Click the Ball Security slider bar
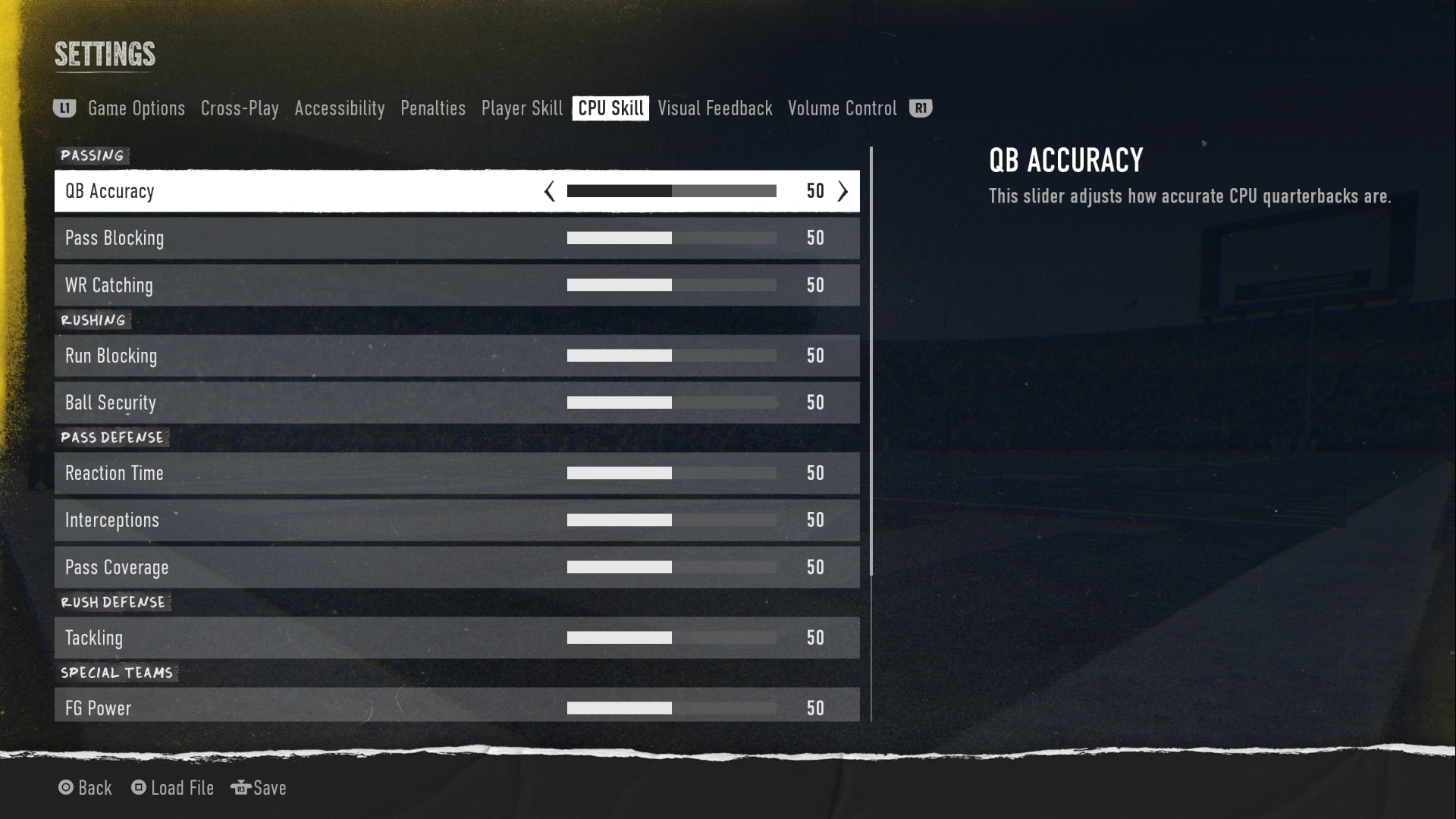Image resolution: width=1456 pixels, height=819 pixels. point(670,403)
